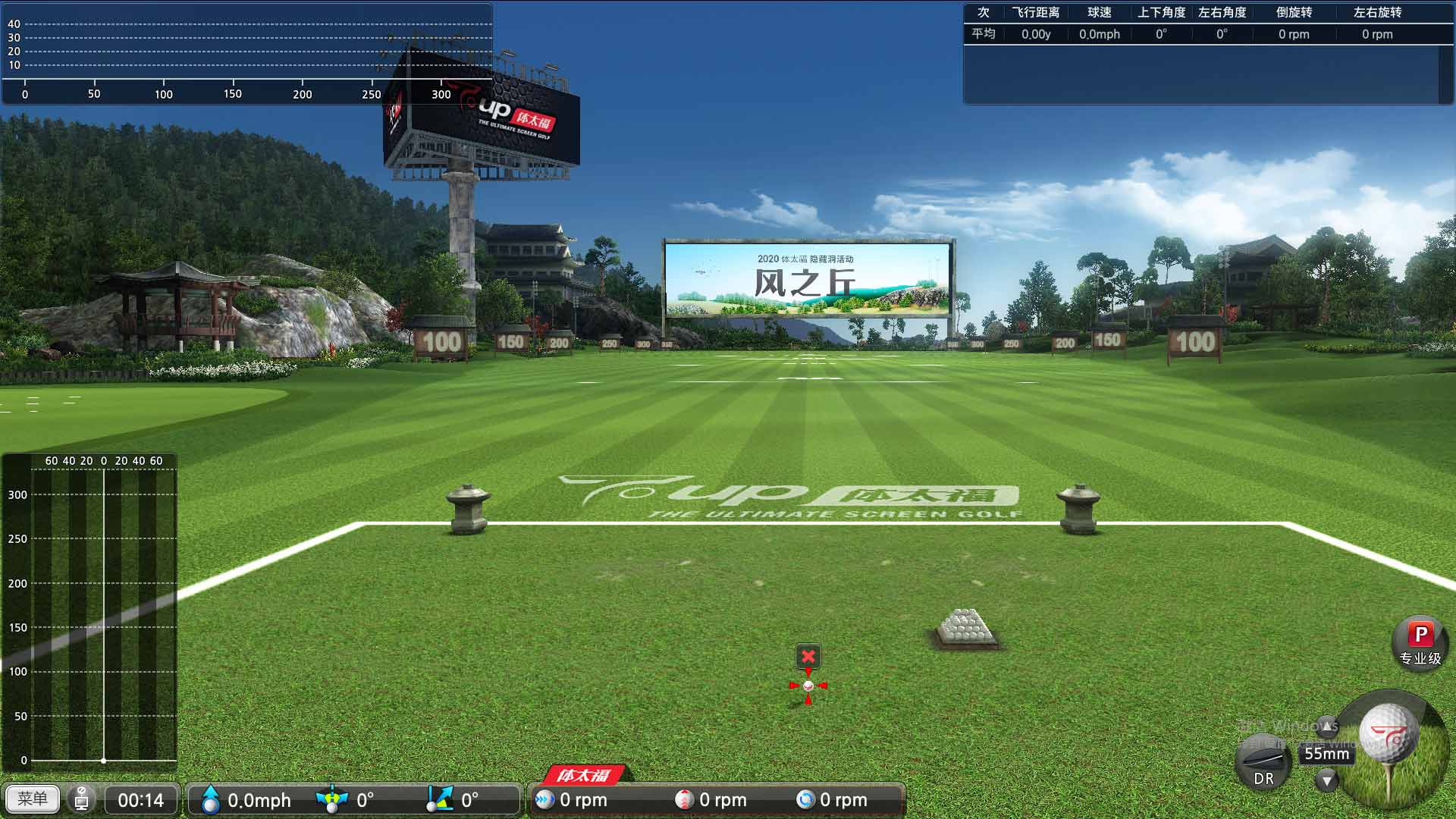
Task: Toggle the 专业级 difficulty button
Action: [x=1420, y=643]
